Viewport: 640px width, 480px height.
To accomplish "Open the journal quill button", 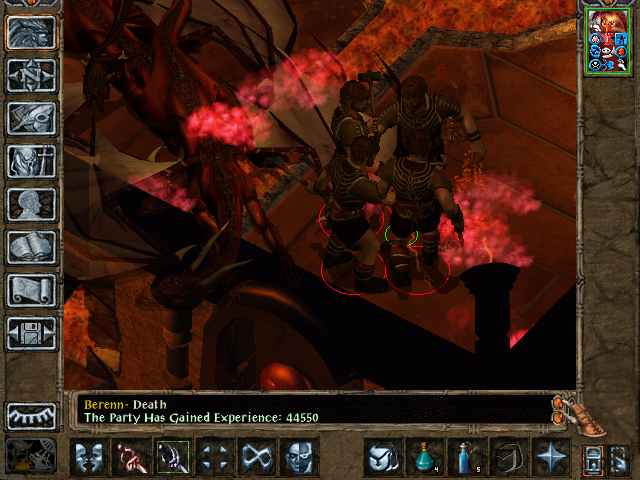I will [x=31, y=118].
